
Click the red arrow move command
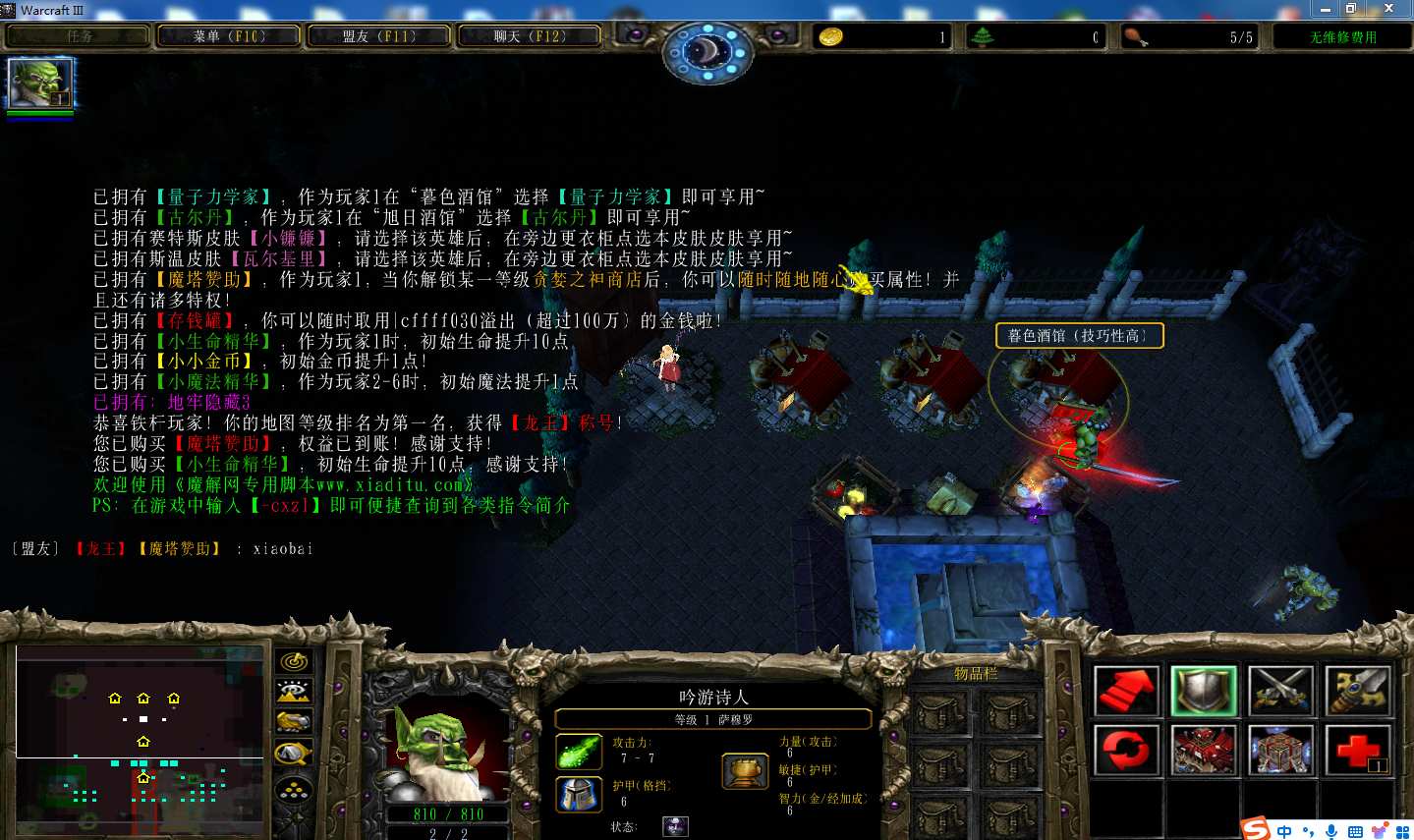point(1126,691)
